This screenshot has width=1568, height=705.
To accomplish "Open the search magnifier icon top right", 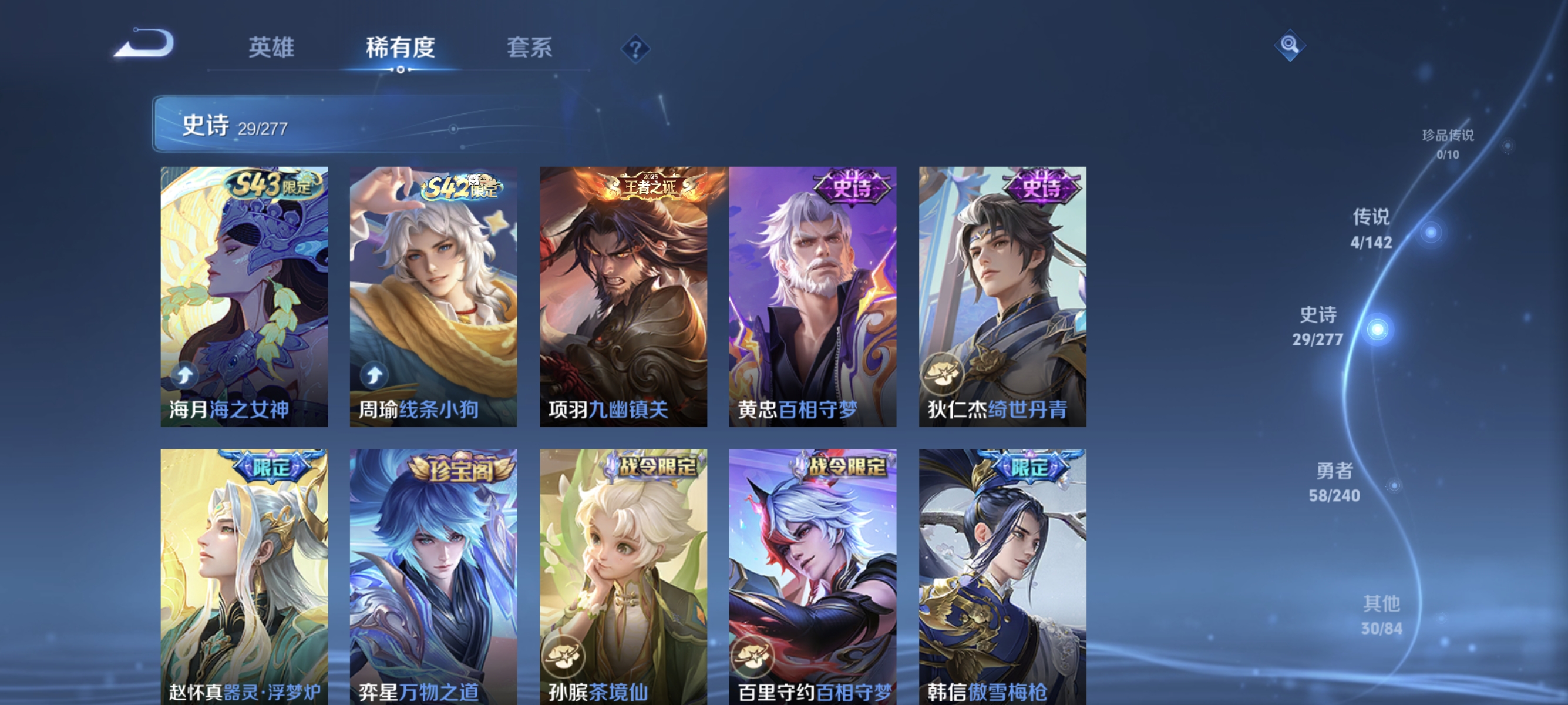I will click(1290, 45).
